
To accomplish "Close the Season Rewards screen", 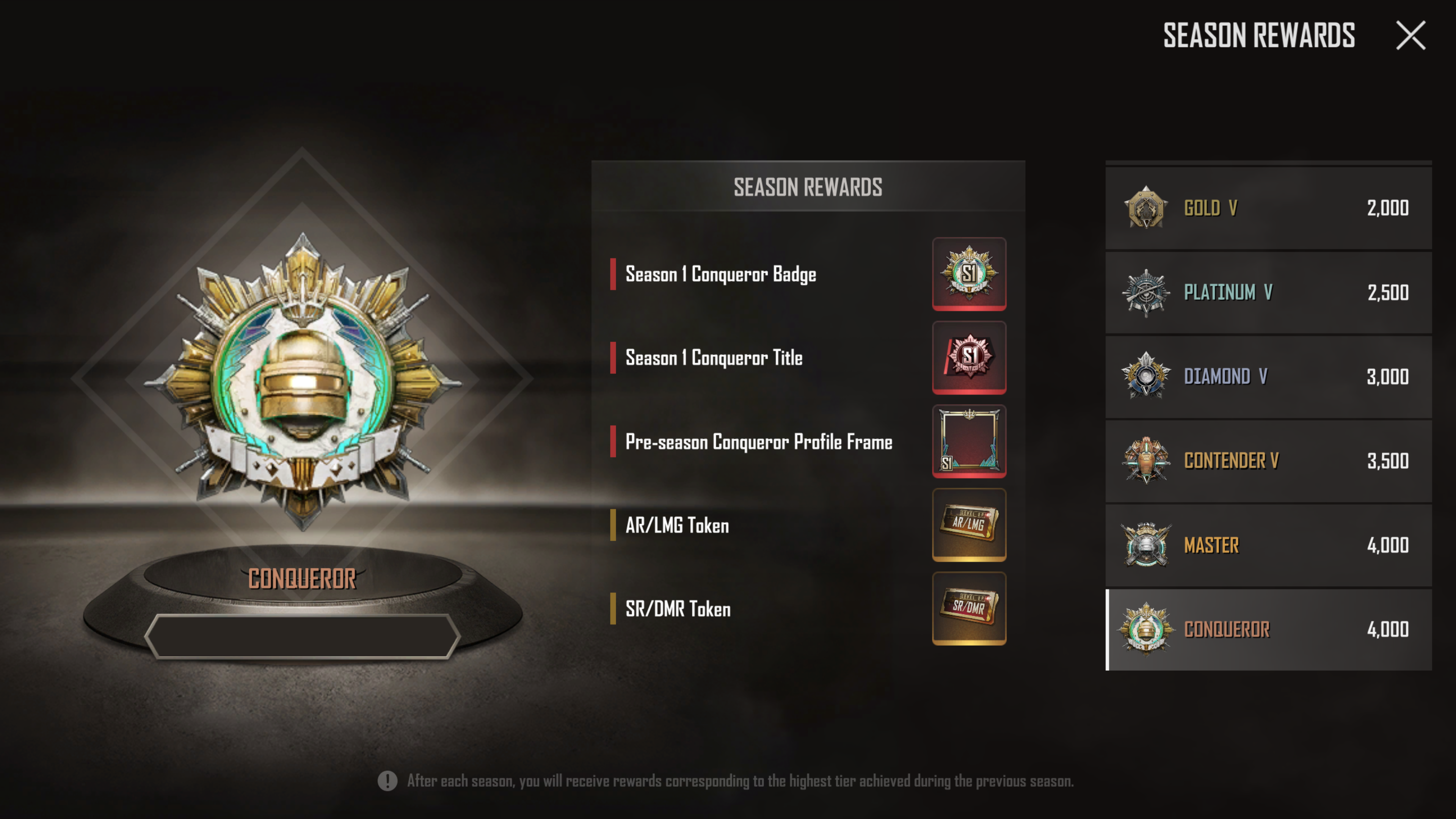I will pyautogui.click(x=1411, y=36).
